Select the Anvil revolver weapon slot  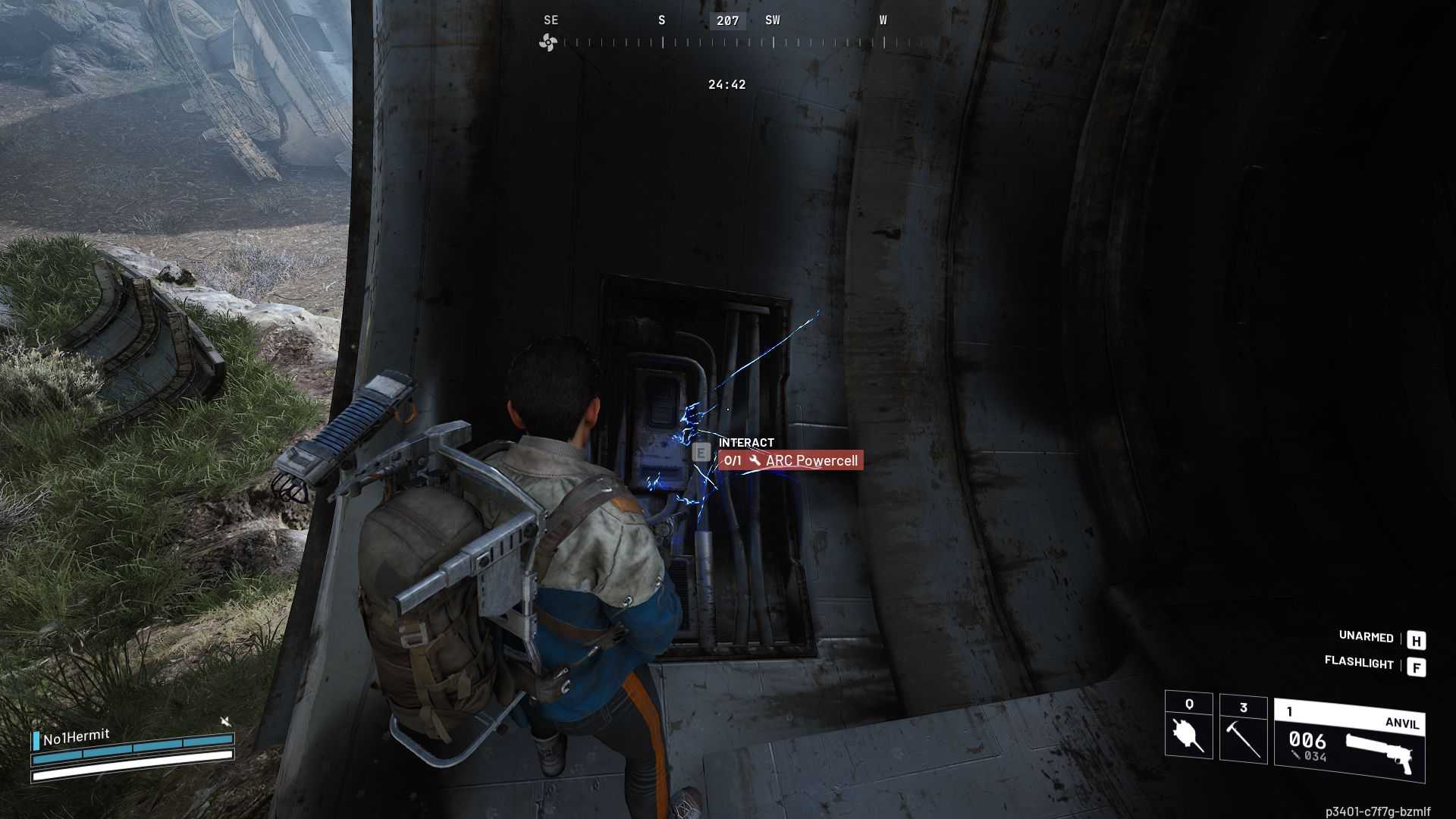1349,741
